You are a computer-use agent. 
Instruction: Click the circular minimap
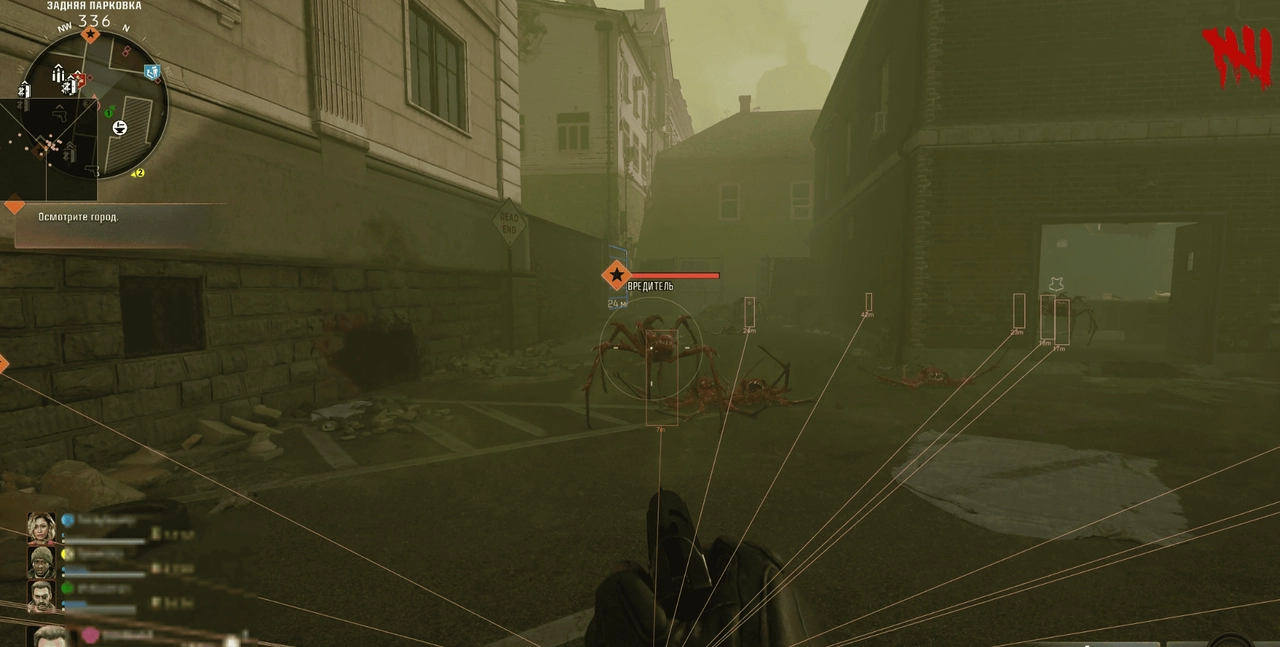click(95, 105)
